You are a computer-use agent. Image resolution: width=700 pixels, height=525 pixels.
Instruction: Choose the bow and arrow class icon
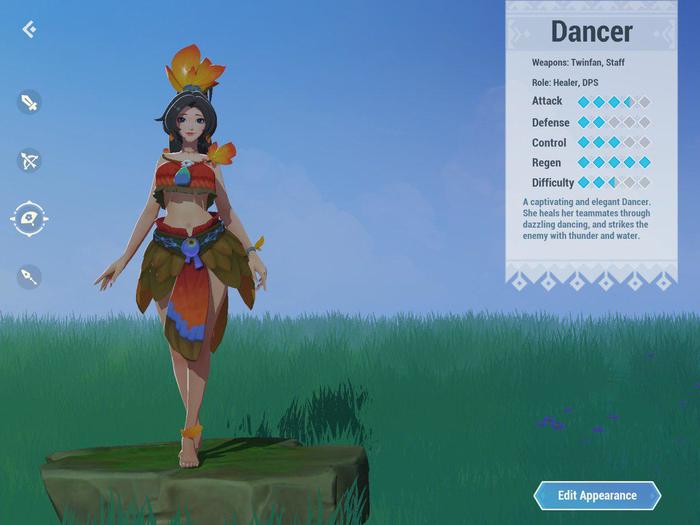[x=29, y=160]
